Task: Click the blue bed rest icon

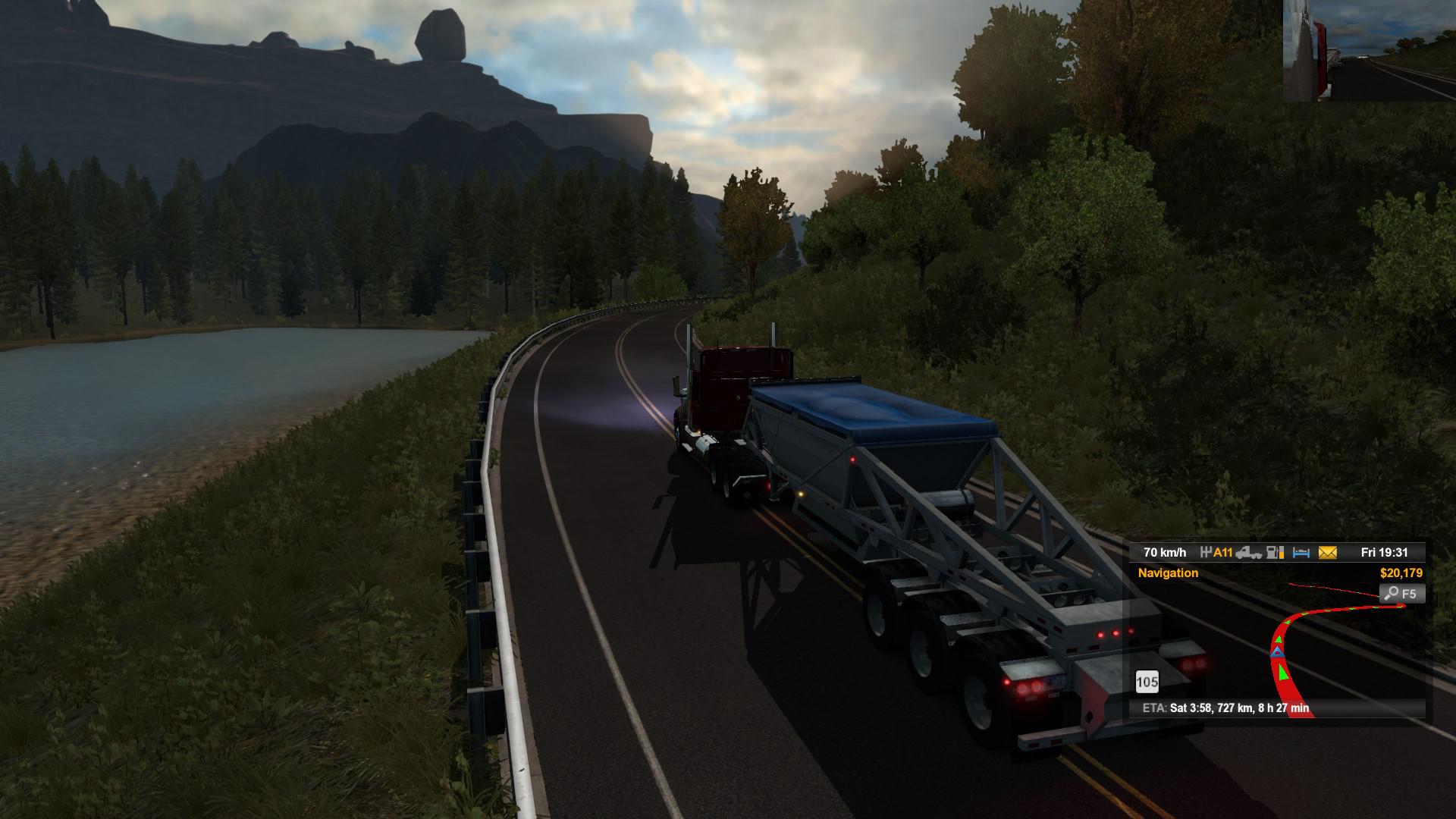Action: point(1301,553)
